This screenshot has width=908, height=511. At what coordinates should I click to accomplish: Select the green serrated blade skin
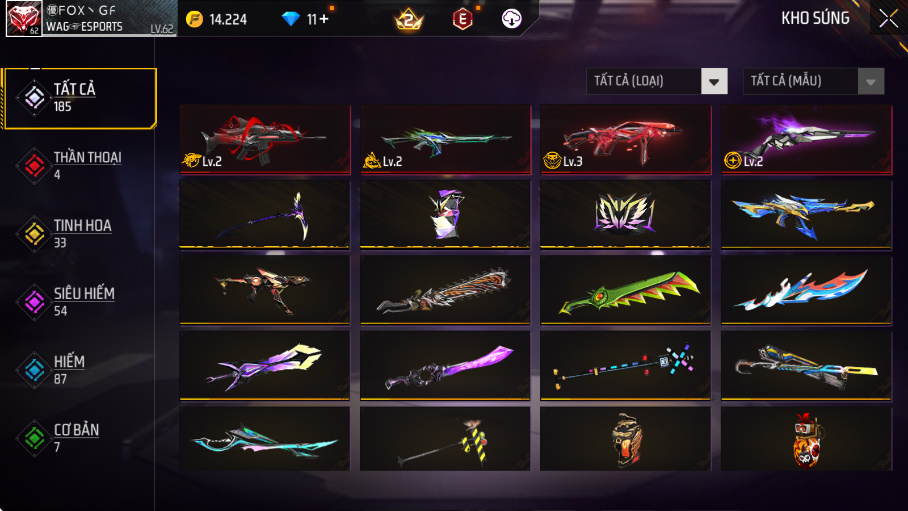(625, 291)
